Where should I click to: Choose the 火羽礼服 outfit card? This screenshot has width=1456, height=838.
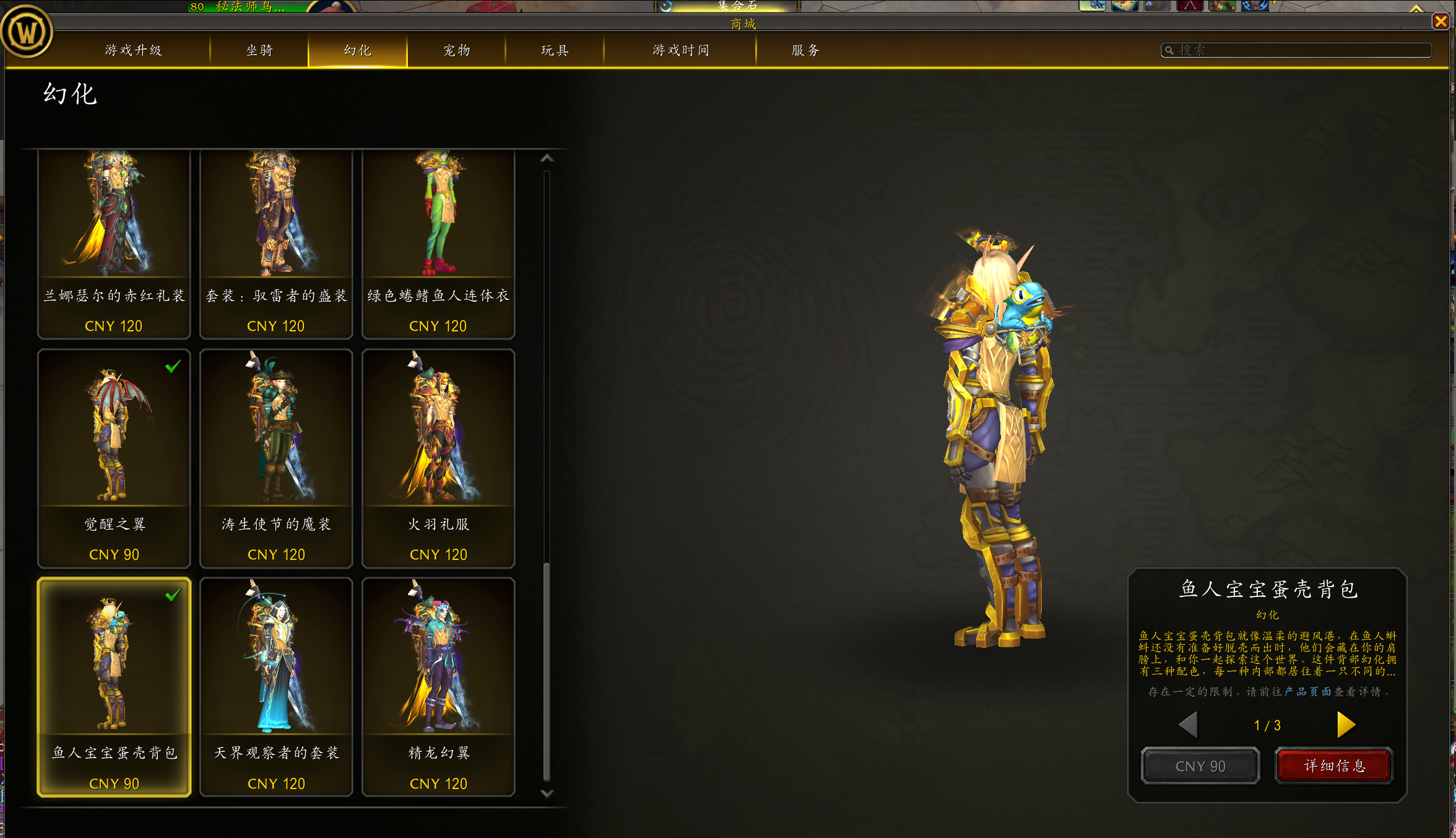pos(438,458)
